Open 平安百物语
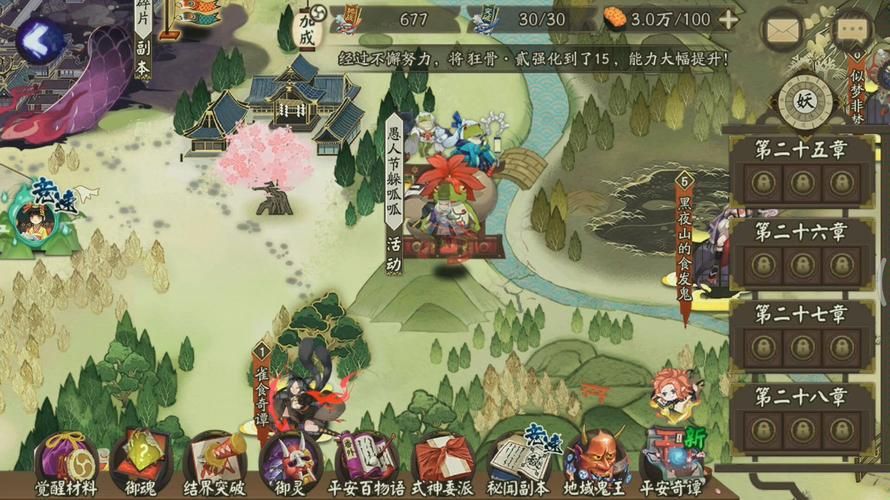 pos(366,464)
